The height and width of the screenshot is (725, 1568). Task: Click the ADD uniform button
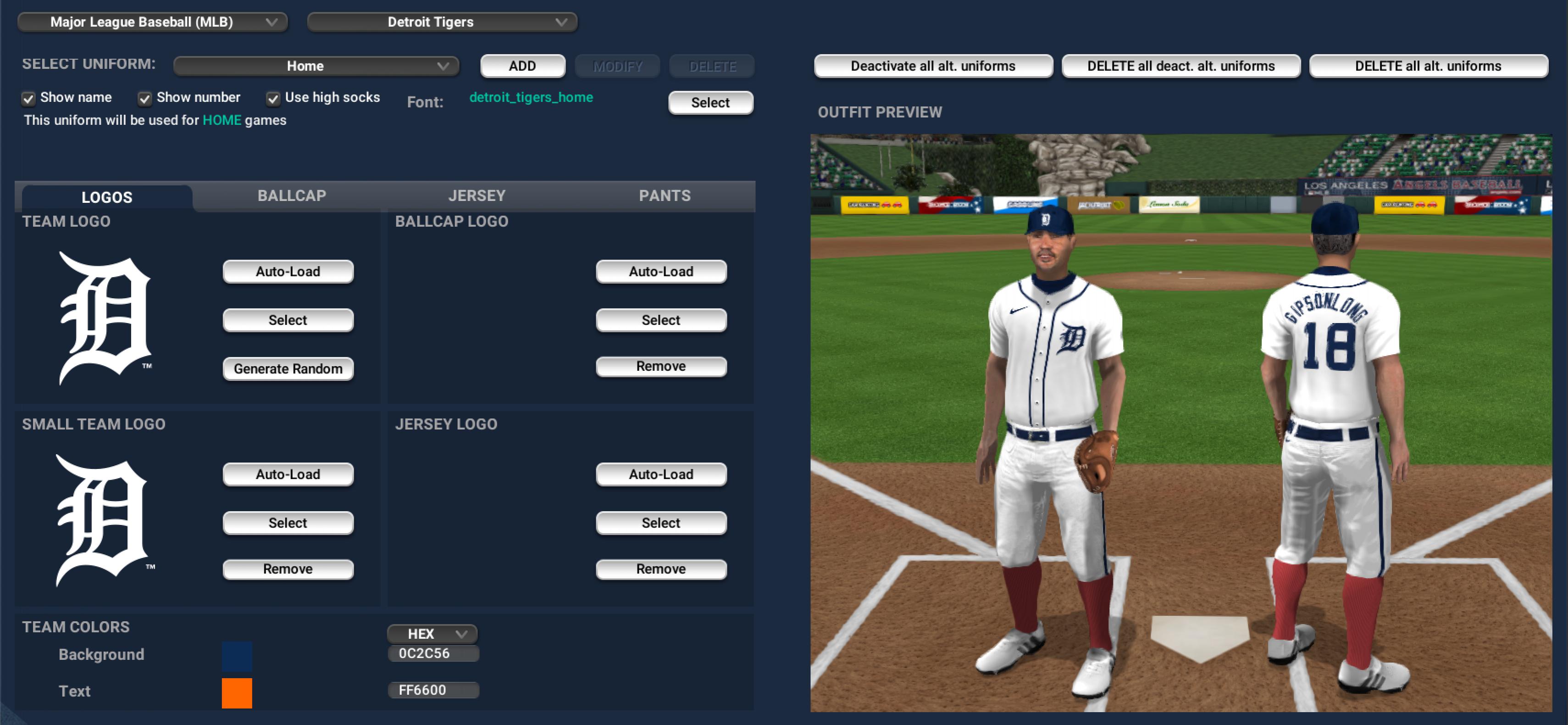click(522, 66)
